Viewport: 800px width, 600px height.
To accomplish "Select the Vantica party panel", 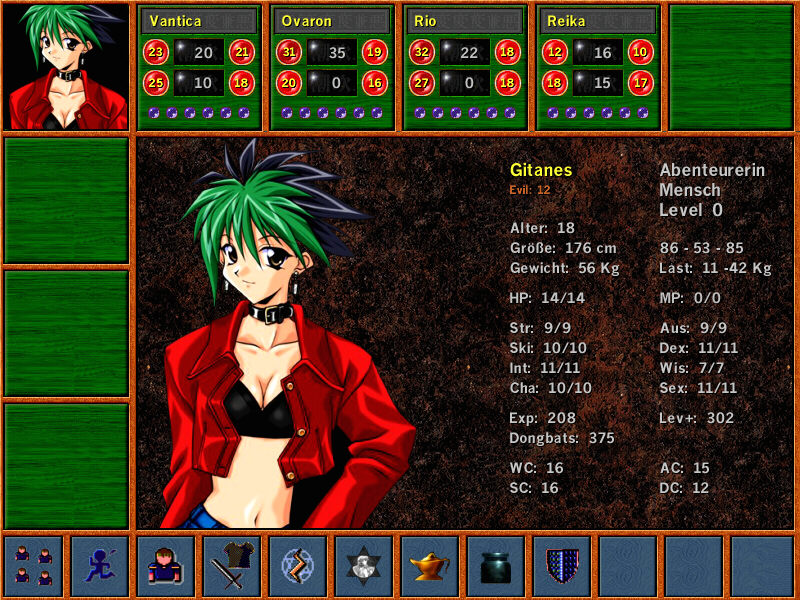I will [x=199, y=67].
